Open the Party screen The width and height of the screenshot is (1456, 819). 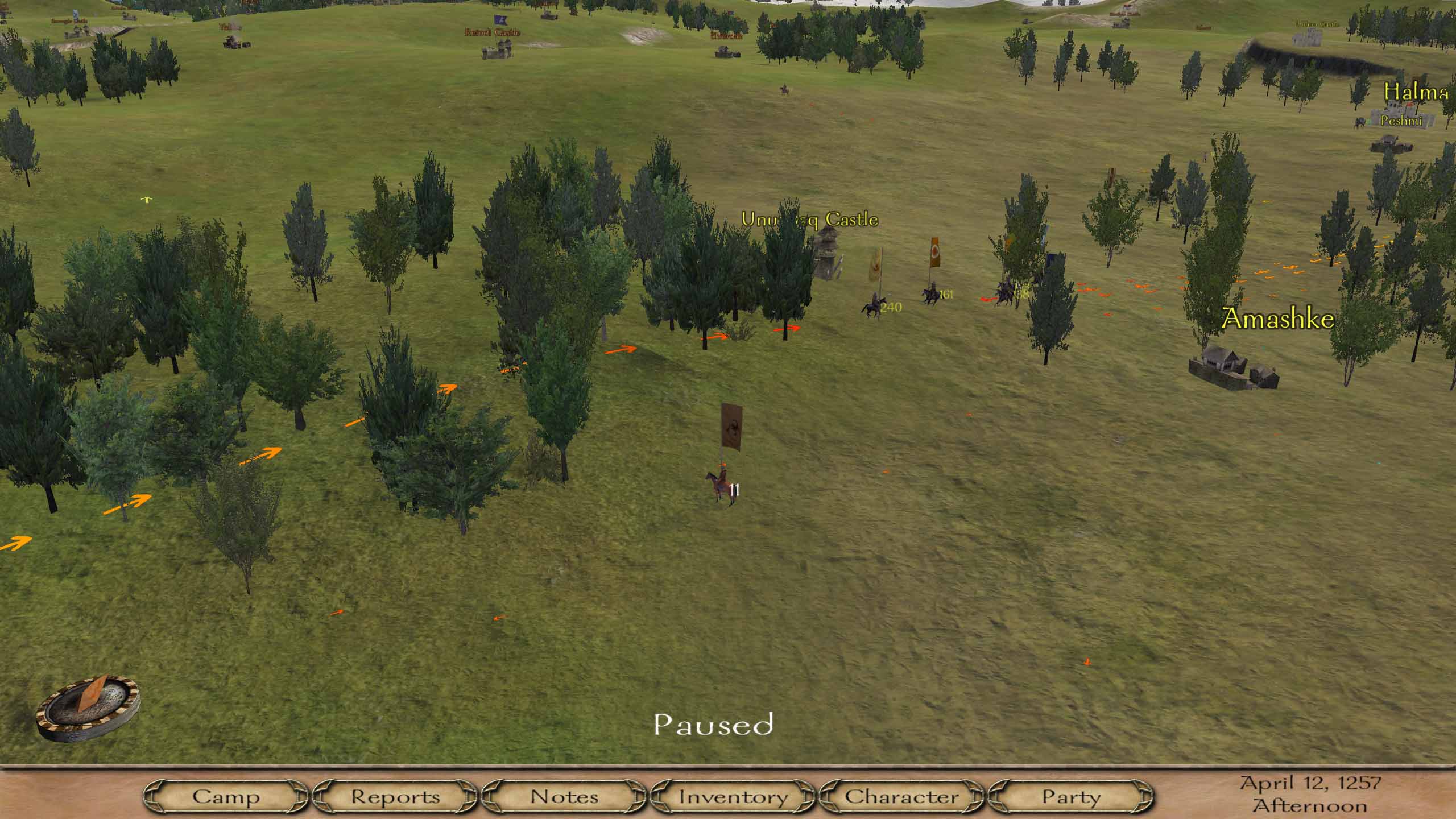click(x=1071, y=796)
